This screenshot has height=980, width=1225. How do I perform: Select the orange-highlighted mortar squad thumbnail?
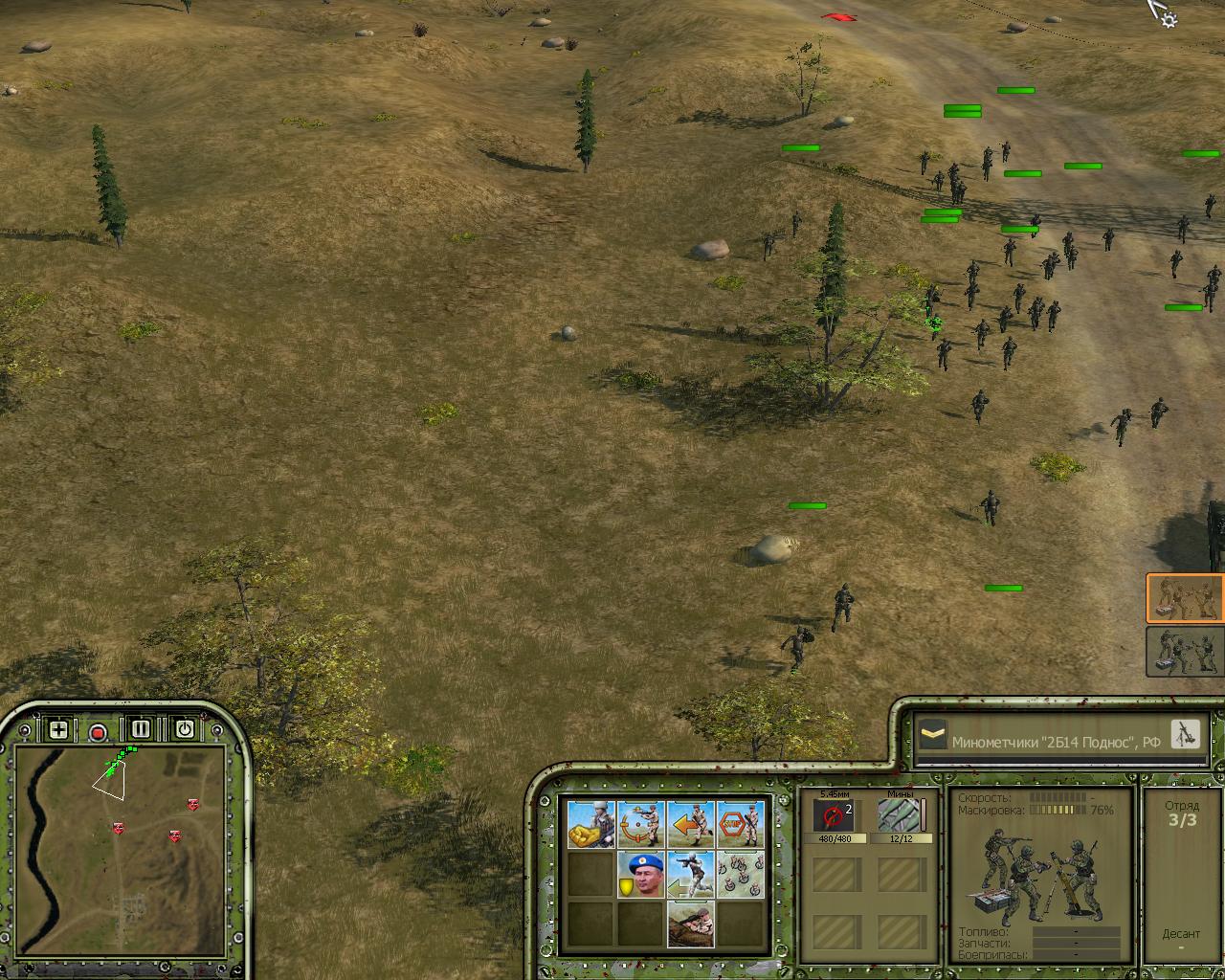(1185, 598)
